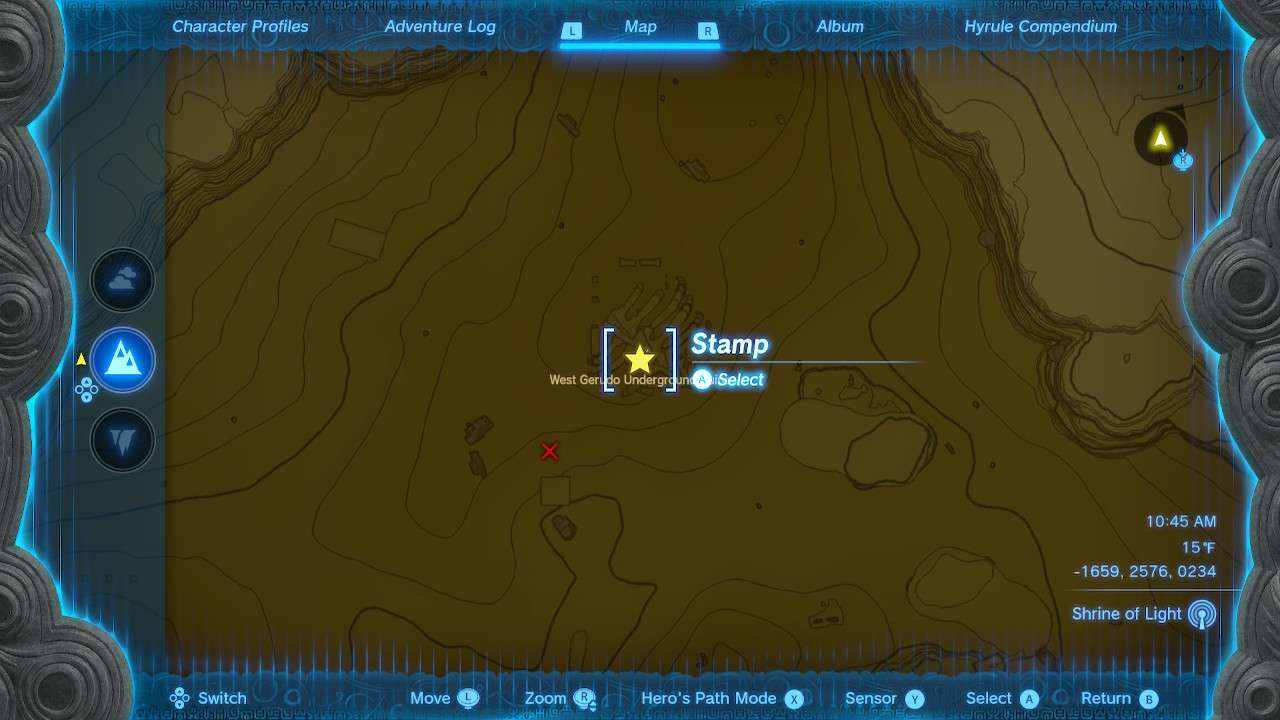This screenshot has width=1280, height=720.
Task: Open the Adventure Log
Action: click(x=439, y=27)
